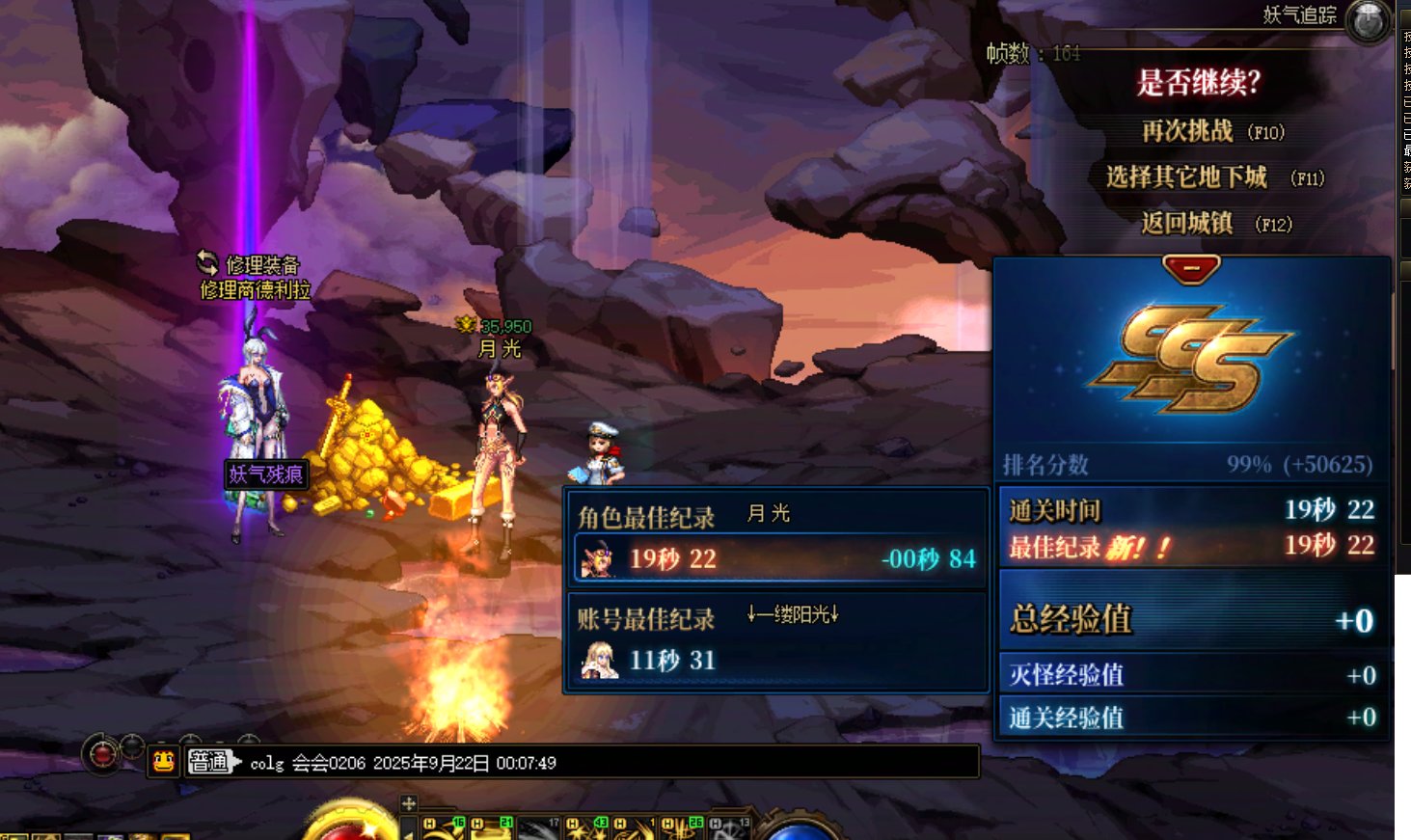Choose 再次挑战 to retry the dungeon
Image resolution: width=1411 pixels, height=840 pixels.
tap(1212, 131)
